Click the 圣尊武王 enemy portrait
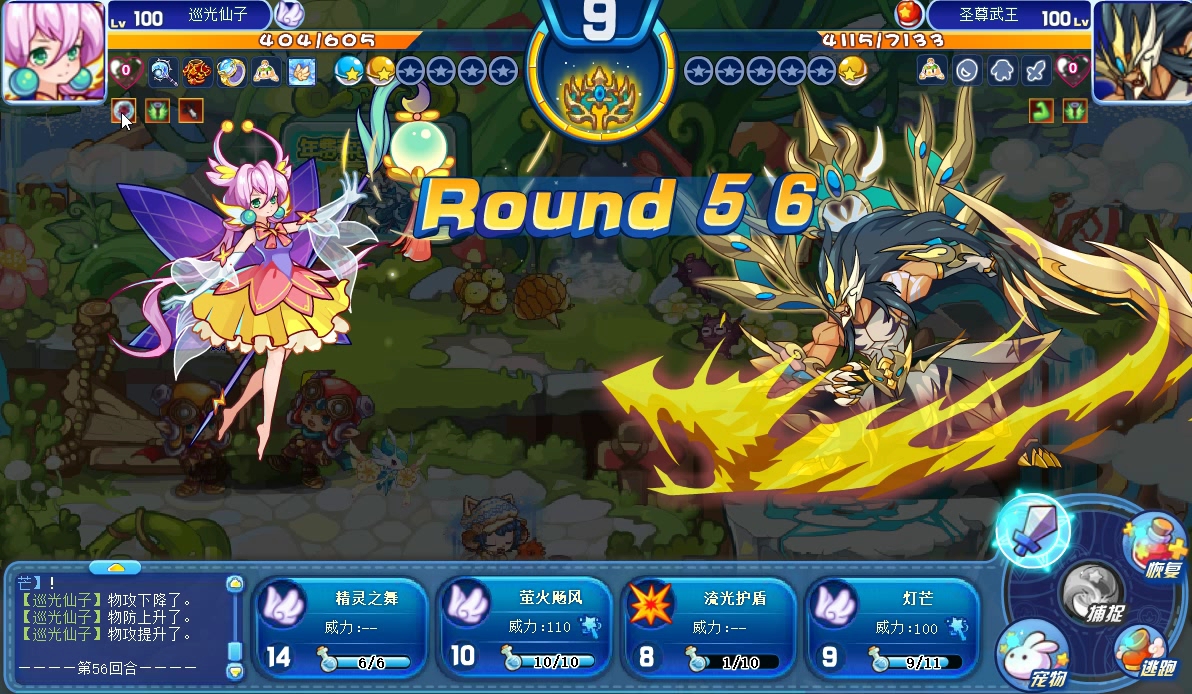This screenshot has width=1192, height=694. (x=1140, y=50)
